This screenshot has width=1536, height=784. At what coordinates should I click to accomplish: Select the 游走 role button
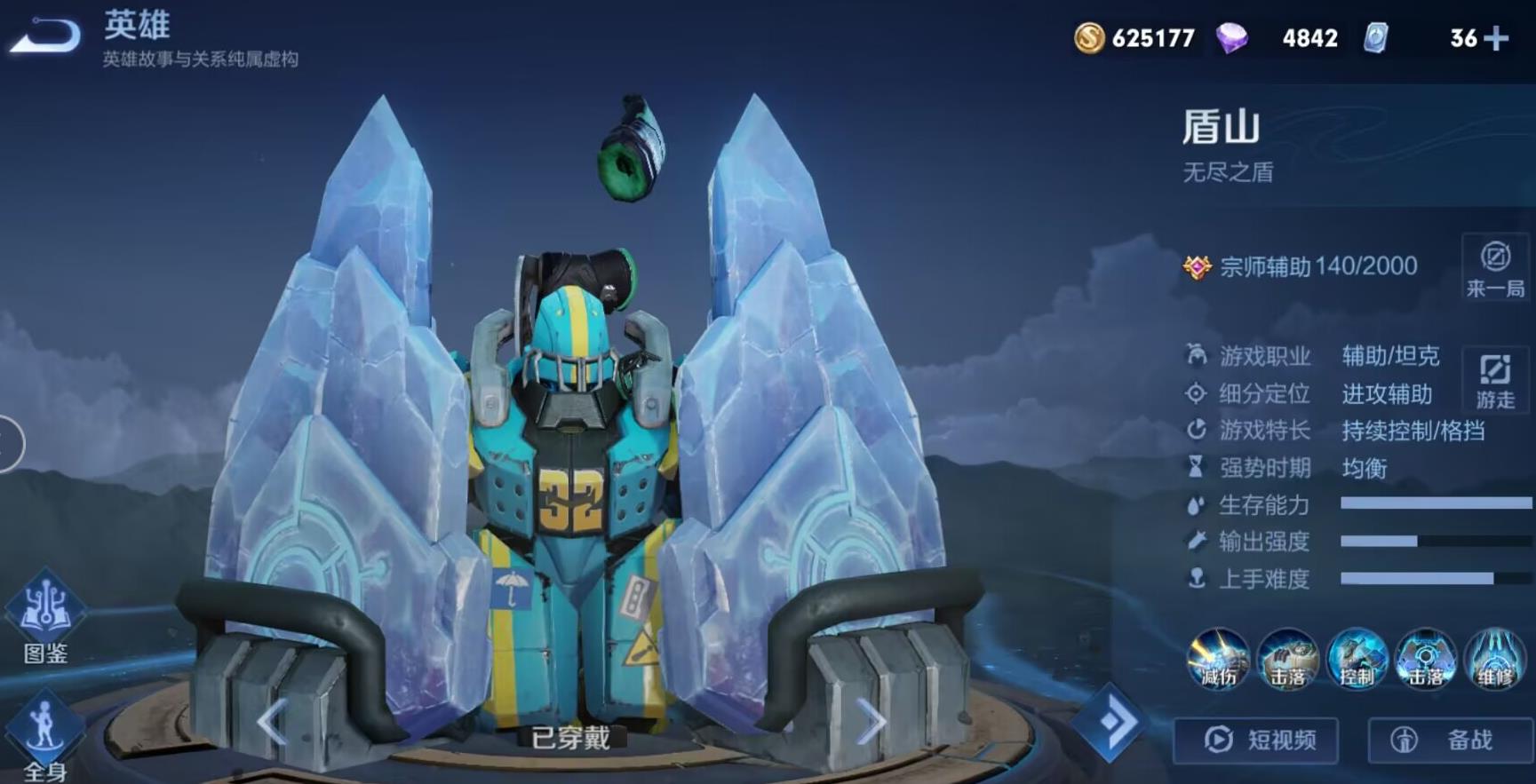click(1495, 380)
